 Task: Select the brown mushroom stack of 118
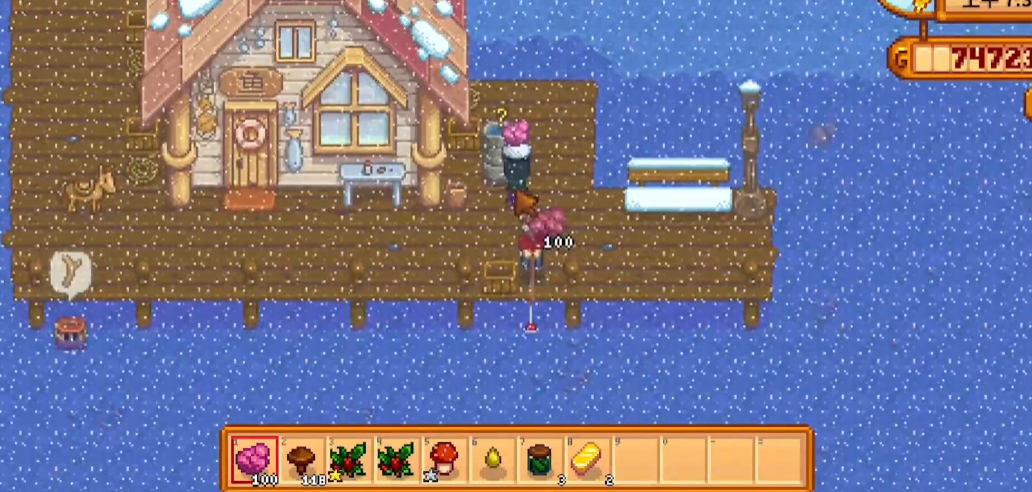tap(301, 460)
